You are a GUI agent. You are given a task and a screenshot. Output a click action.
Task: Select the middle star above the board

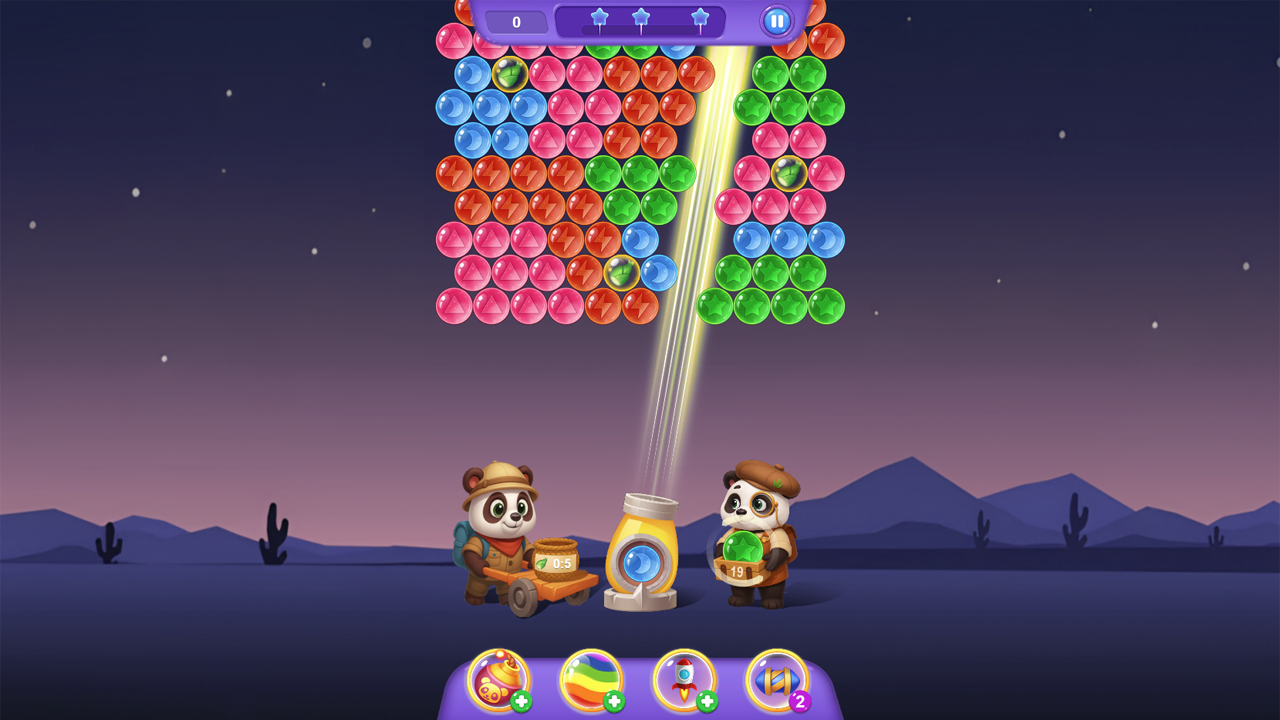[x=641, y=17]
